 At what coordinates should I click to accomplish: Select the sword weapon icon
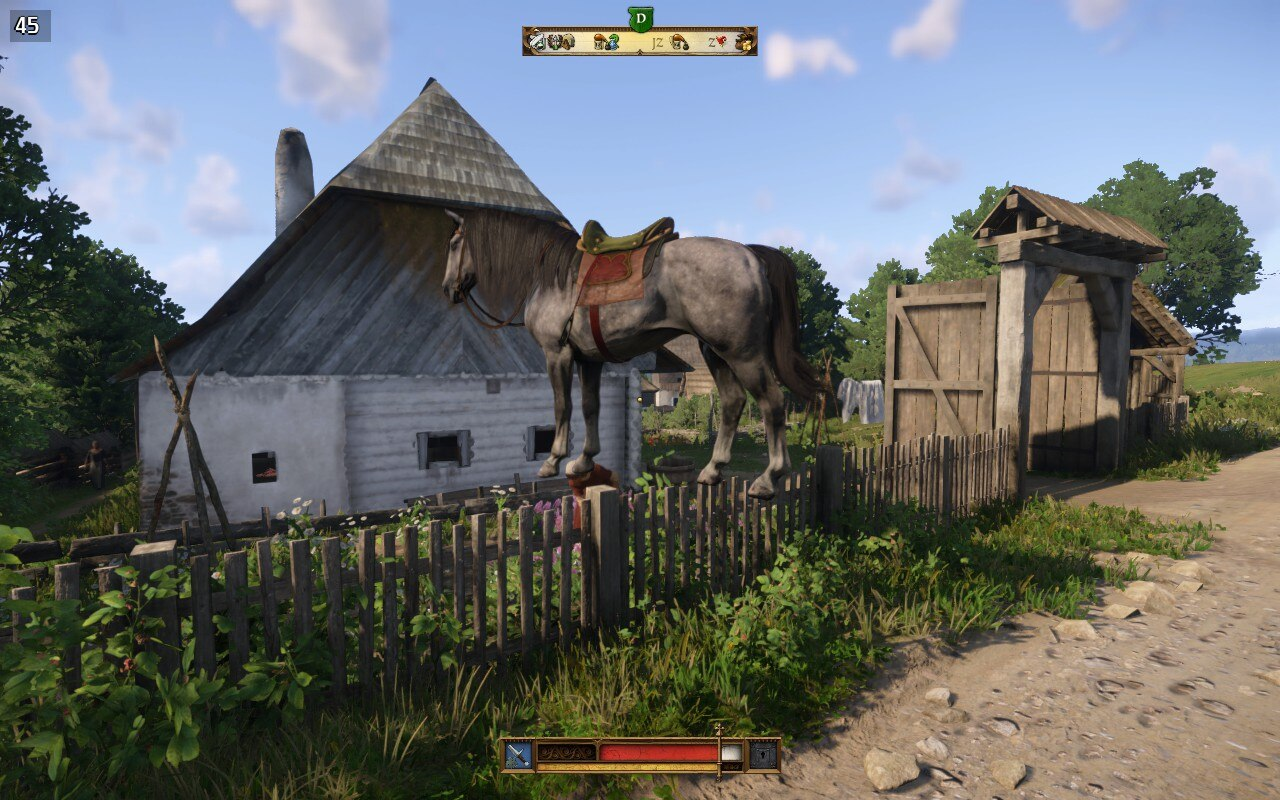click(518, 754)
